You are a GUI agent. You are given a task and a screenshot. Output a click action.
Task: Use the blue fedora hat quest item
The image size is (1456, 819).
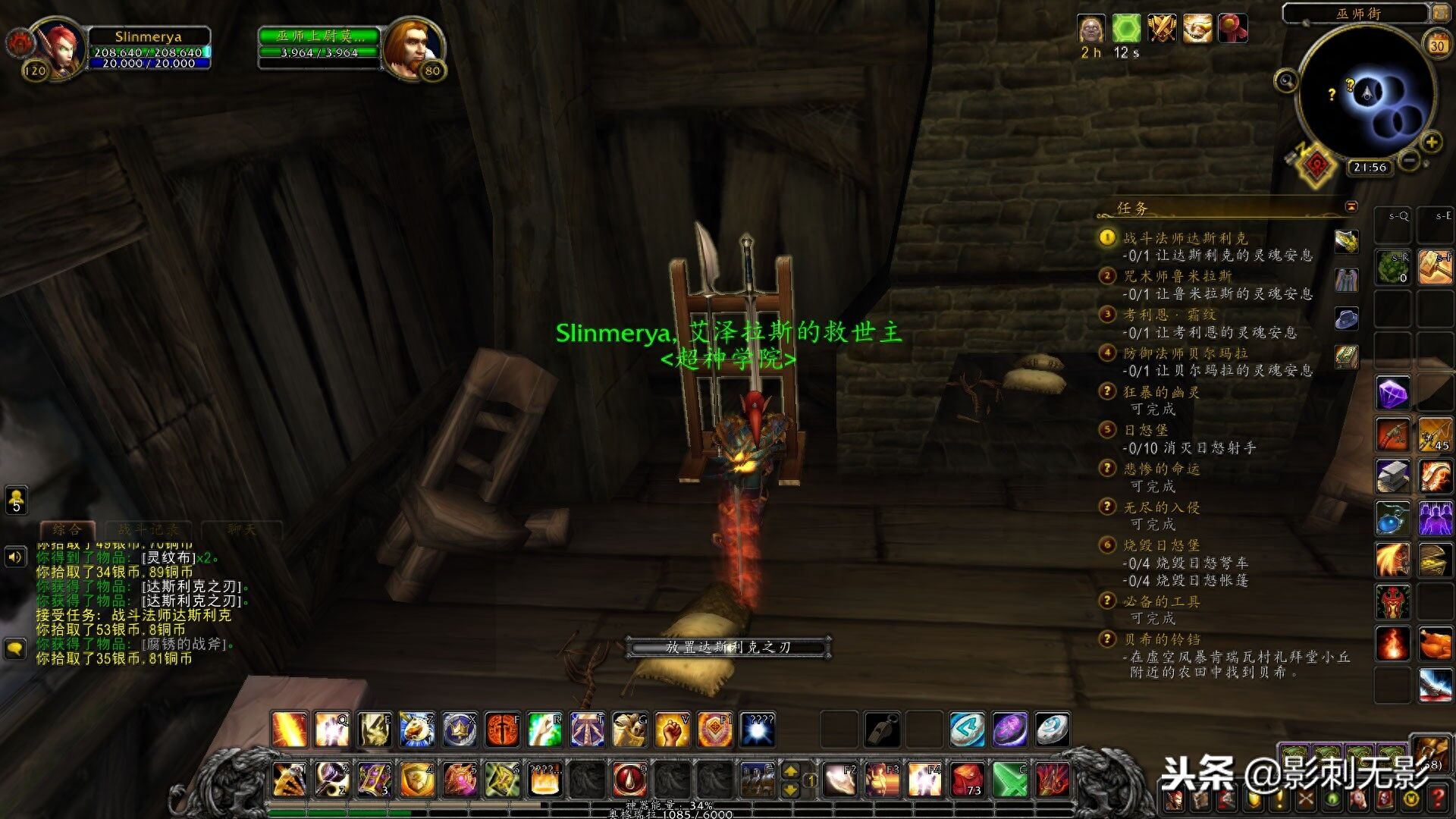(1347, 318)
